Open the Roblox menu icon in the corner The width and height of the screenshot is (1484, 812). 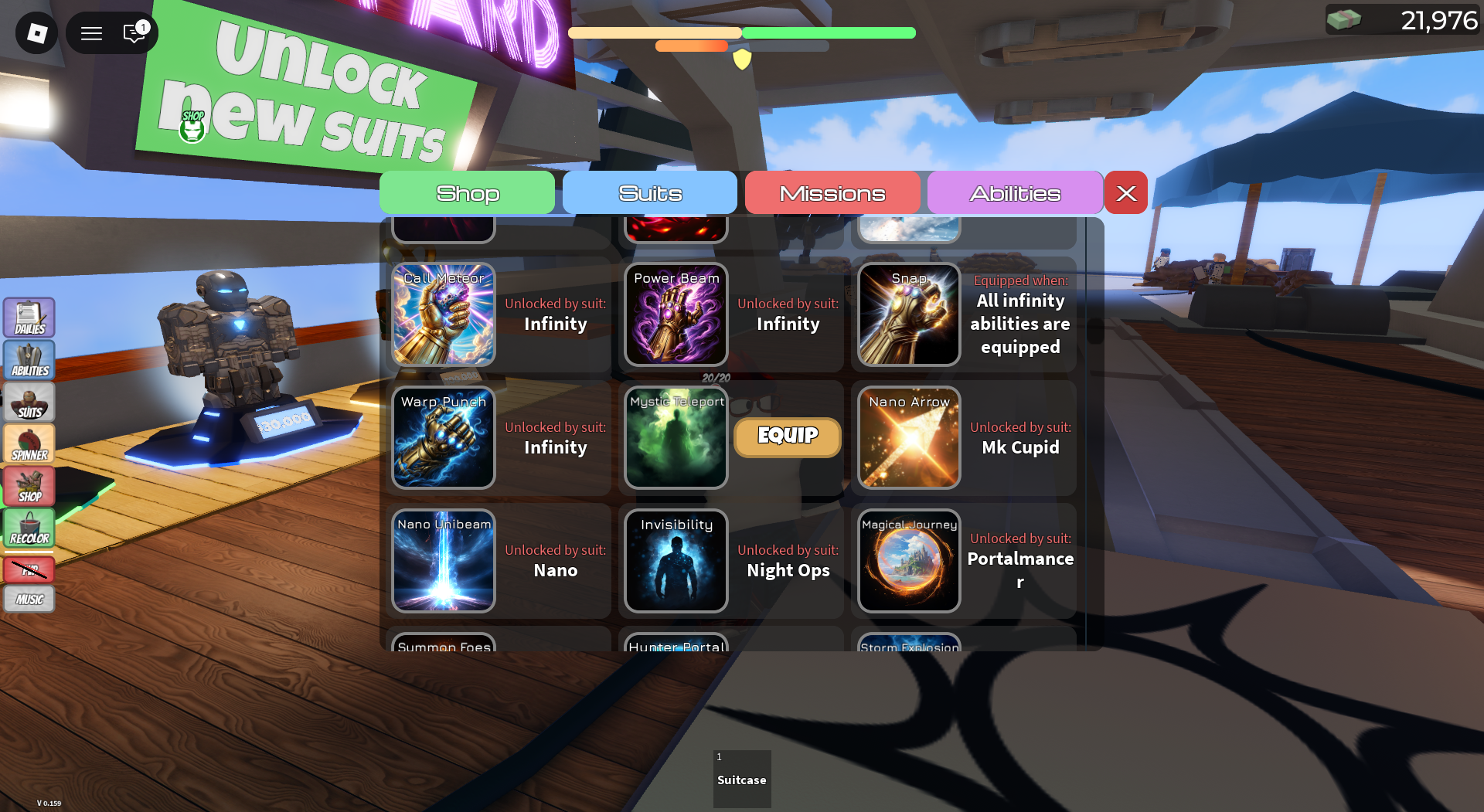click(36, 32)
